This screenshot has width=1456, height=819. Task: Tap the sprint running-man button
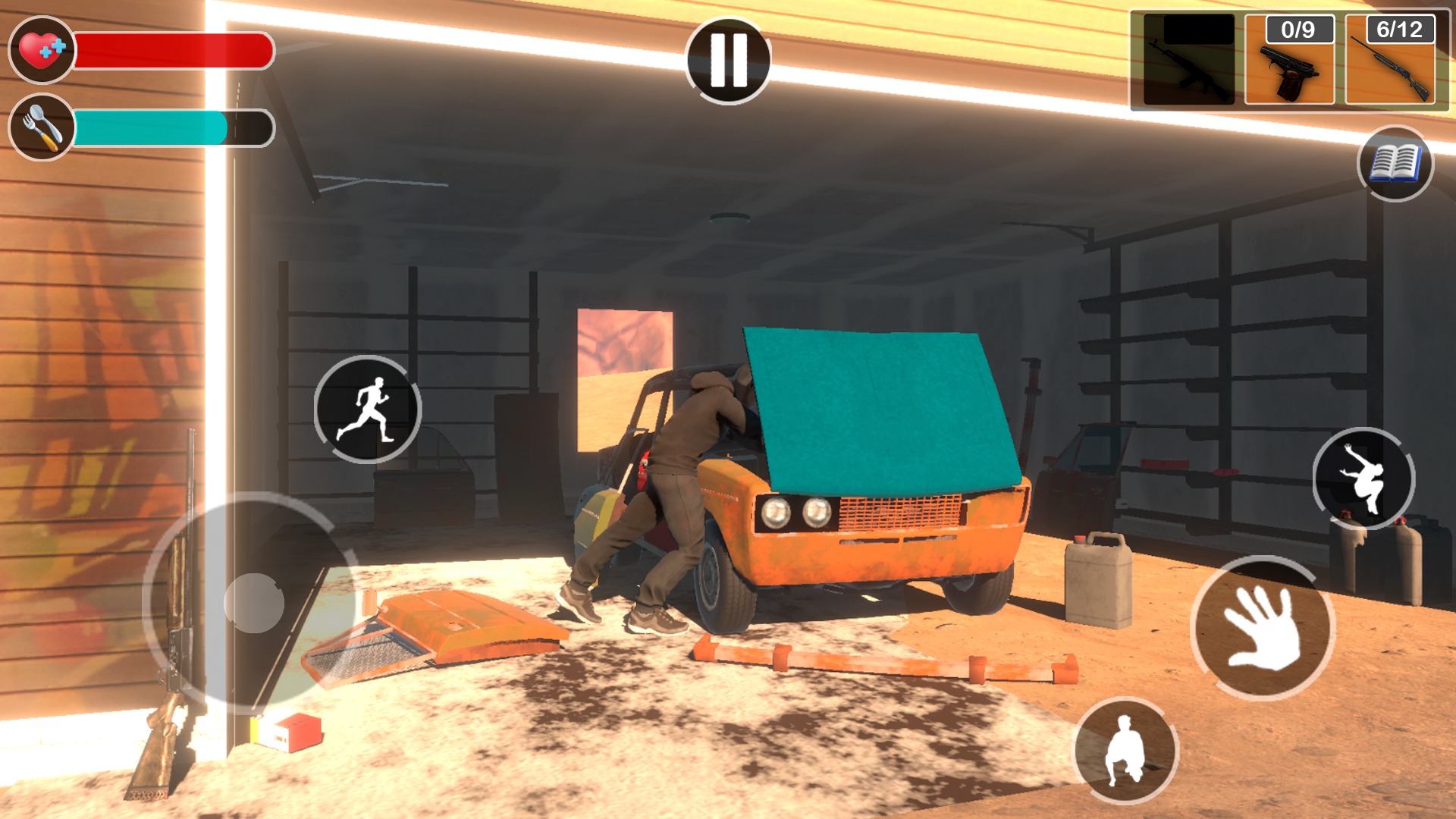(368, 409)
